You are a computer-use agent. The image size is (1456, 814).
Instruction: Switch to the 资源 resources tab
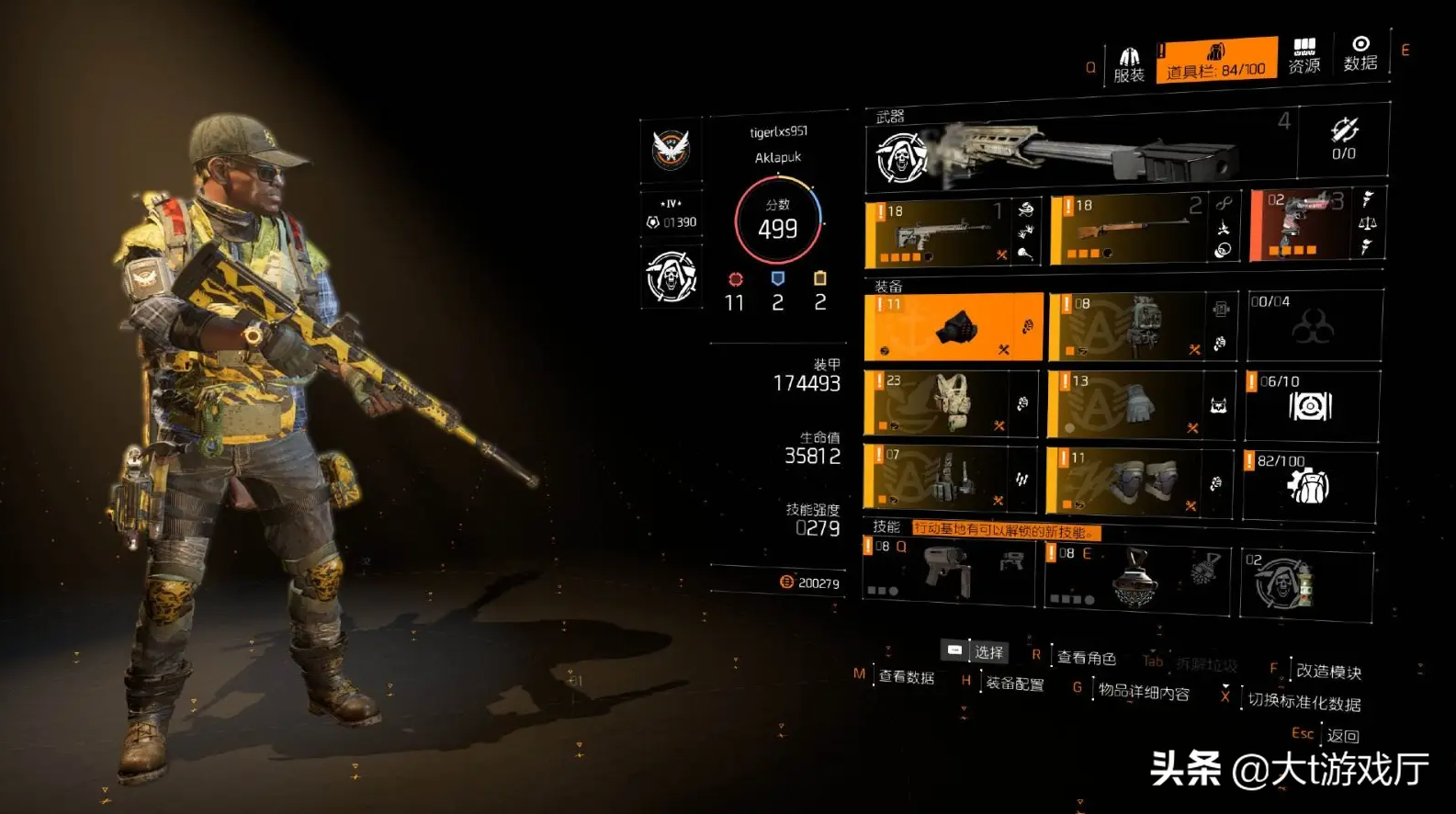[1304, 56]
